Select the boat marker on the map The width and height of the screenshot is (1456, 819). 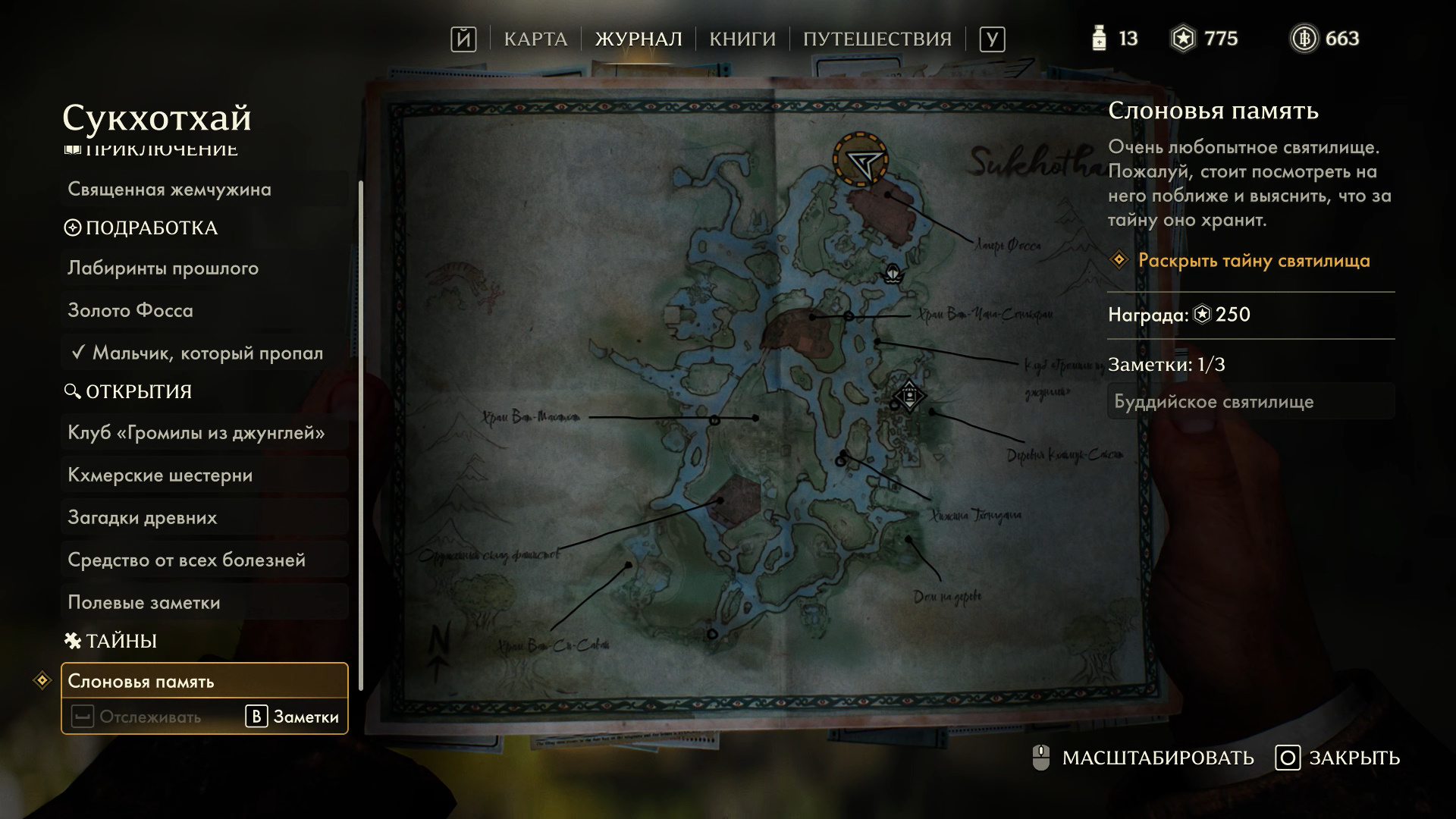pos(893,273)
